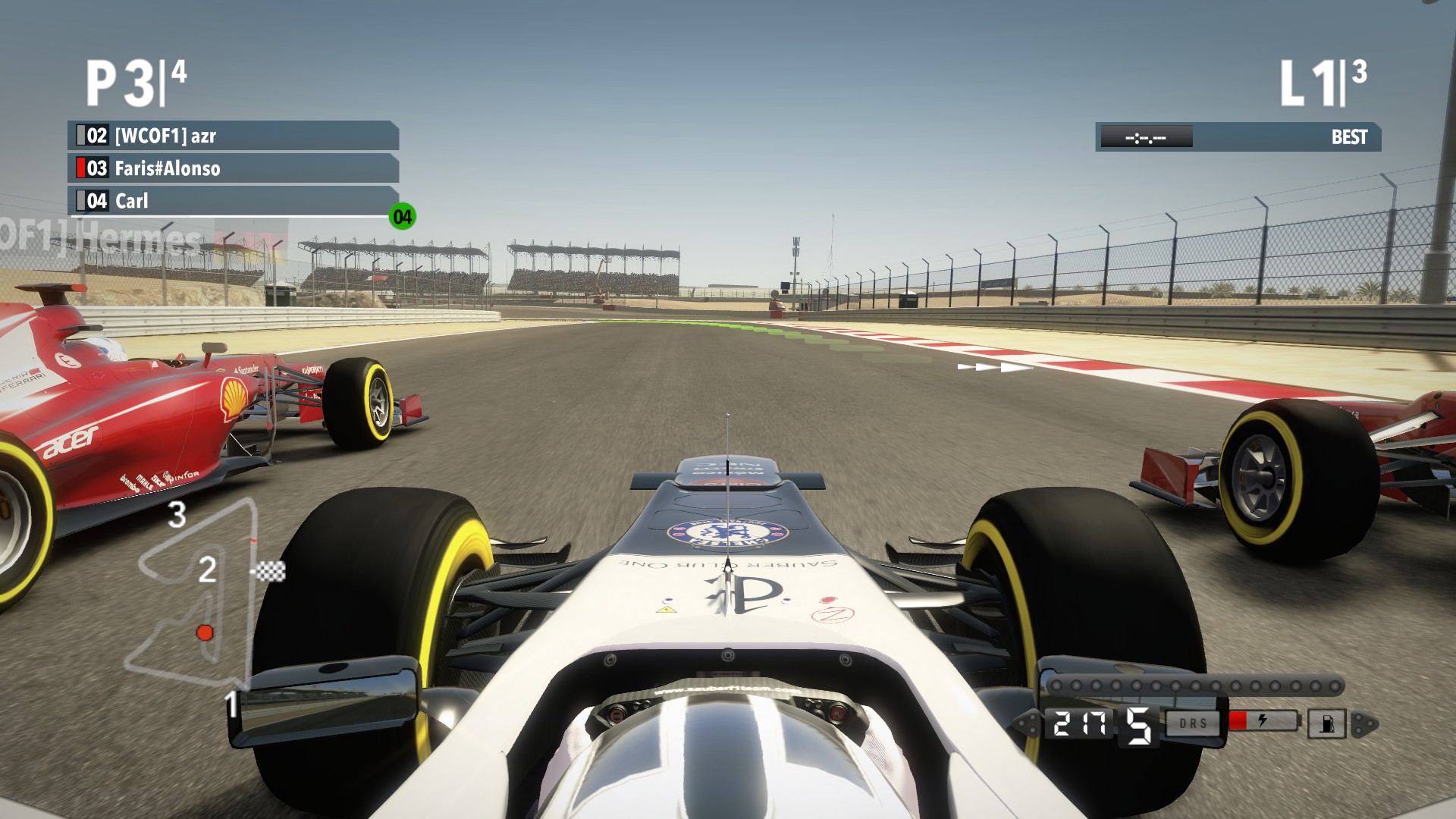Click the 04 Carl name bar
Screen dimensions: 1456x819
pyautogui.click(x=227, y=200)
